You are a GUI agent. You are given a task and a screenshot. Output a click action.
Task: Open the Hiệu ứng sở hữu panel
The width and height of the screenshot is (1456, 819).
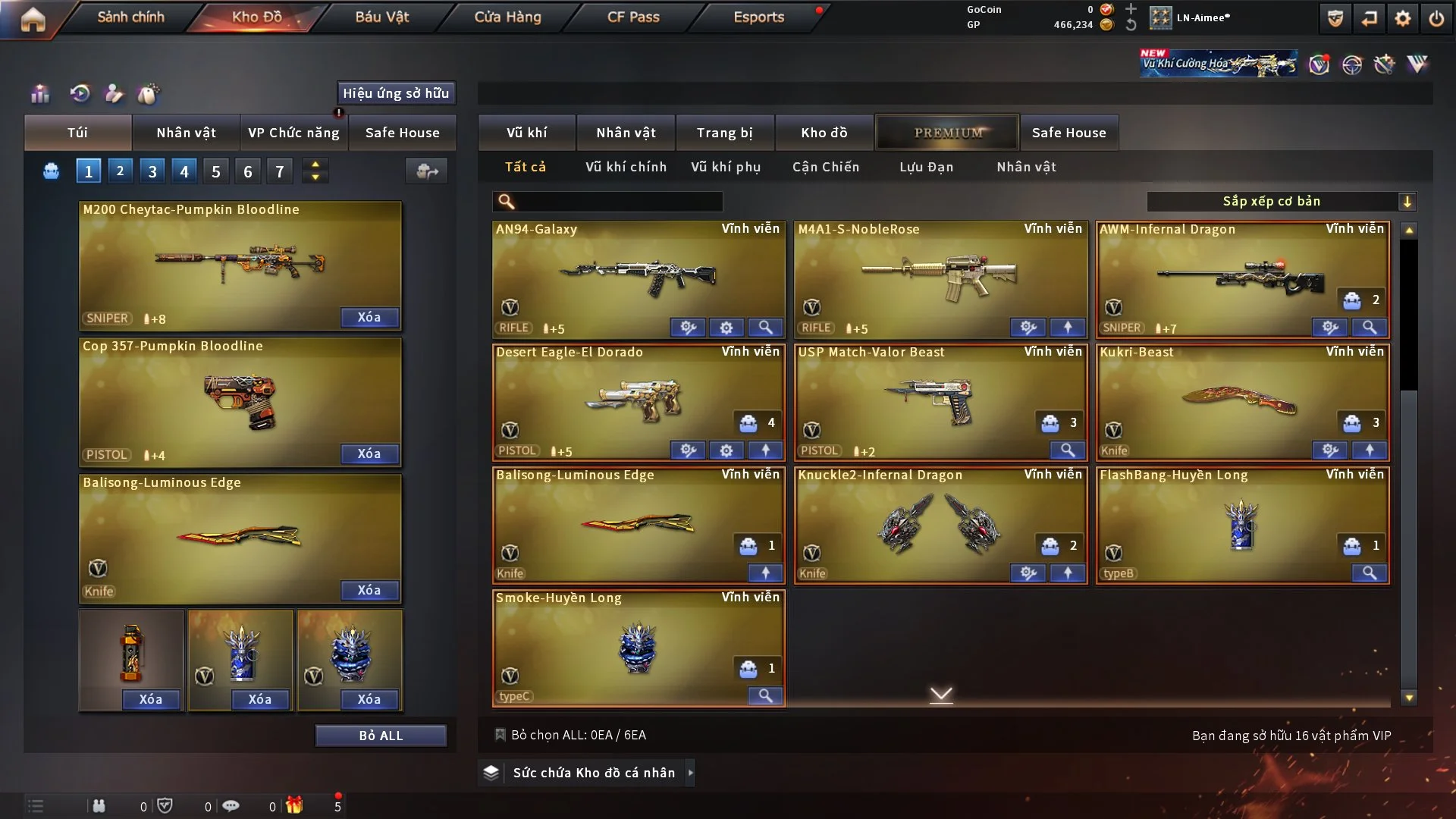coord(396,93)
